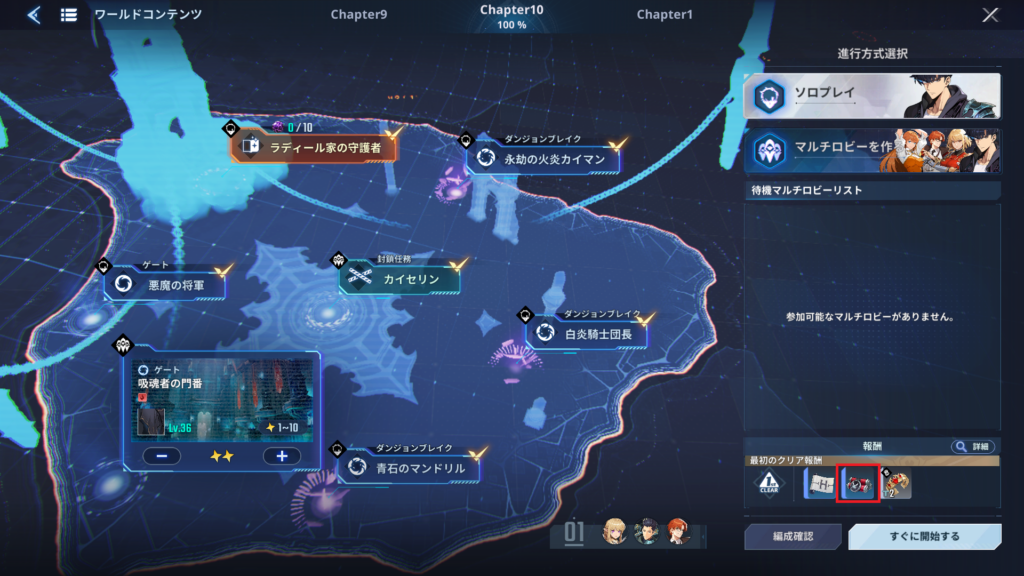
Task: Select ソロプレイ mode
Action: click(871, 96)
